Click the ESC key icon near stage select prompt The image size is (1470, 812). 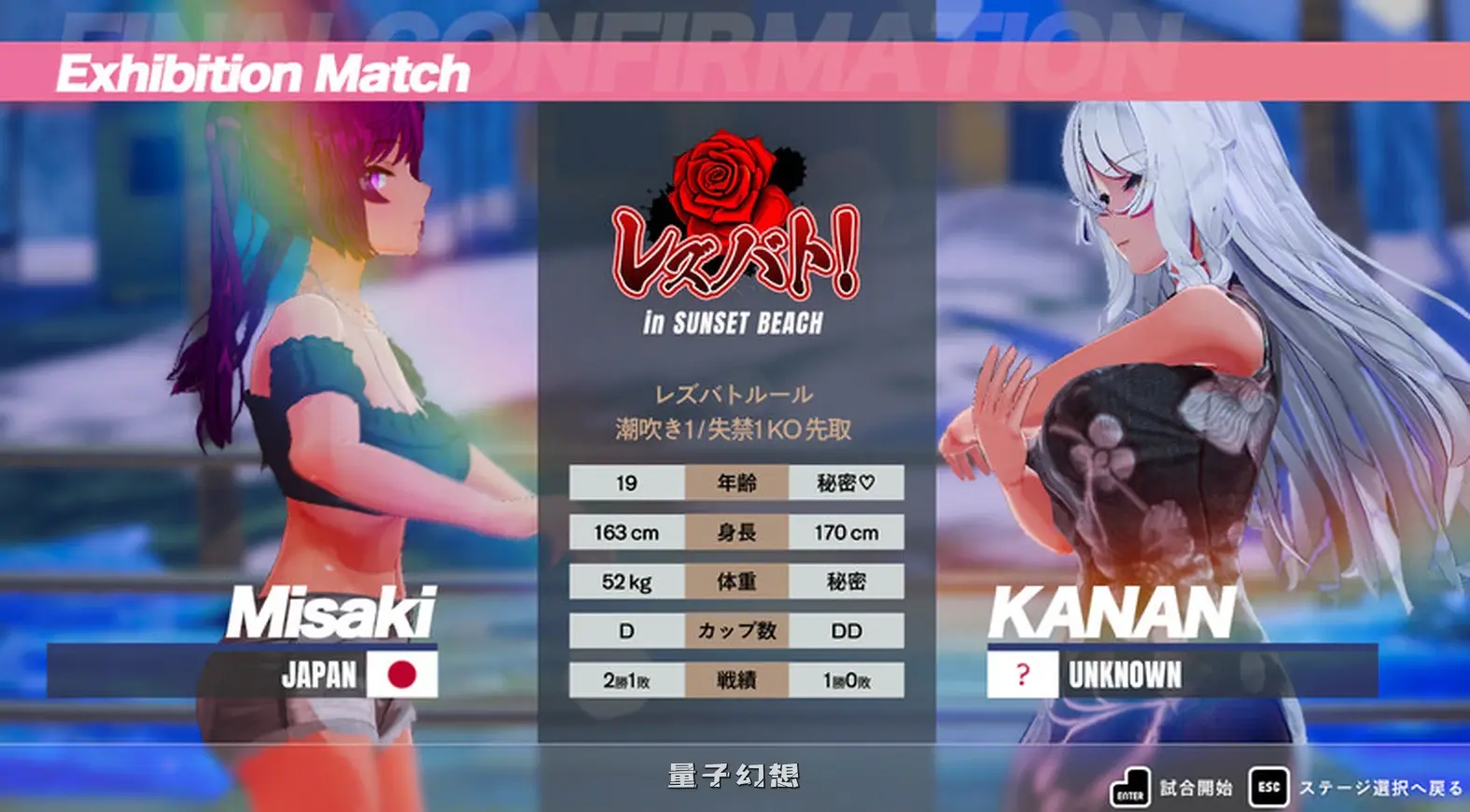tap(1267, 787)
